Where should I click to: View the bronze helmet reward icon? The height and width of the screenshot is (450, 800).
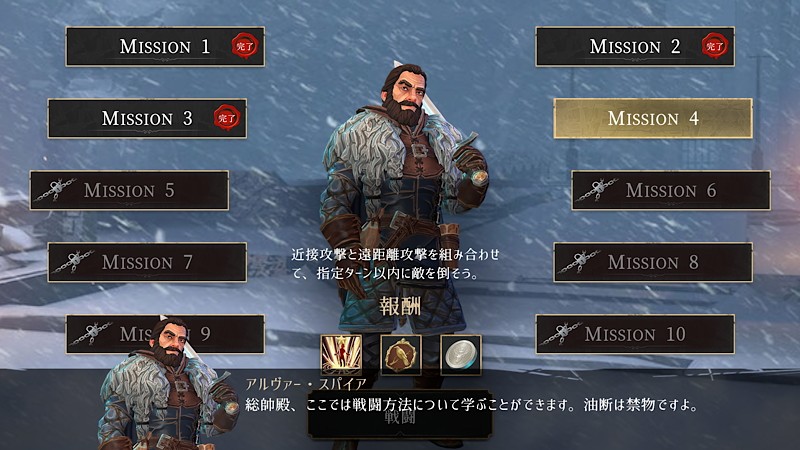point(401,354)
